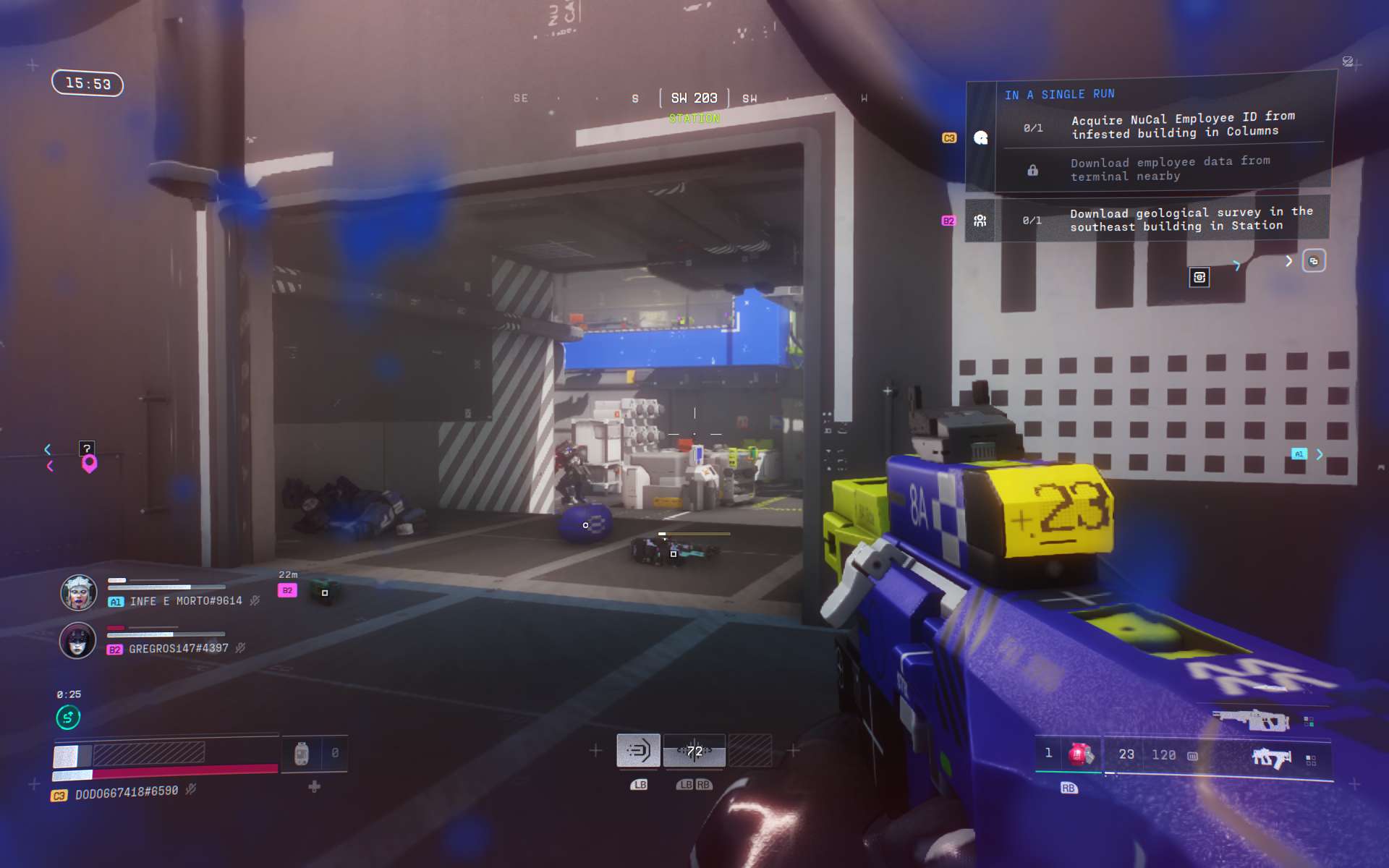Viewport: 1389px width, 868px height.
Task: Activate the LB ability icon
Action: click(x=638, y=751)
